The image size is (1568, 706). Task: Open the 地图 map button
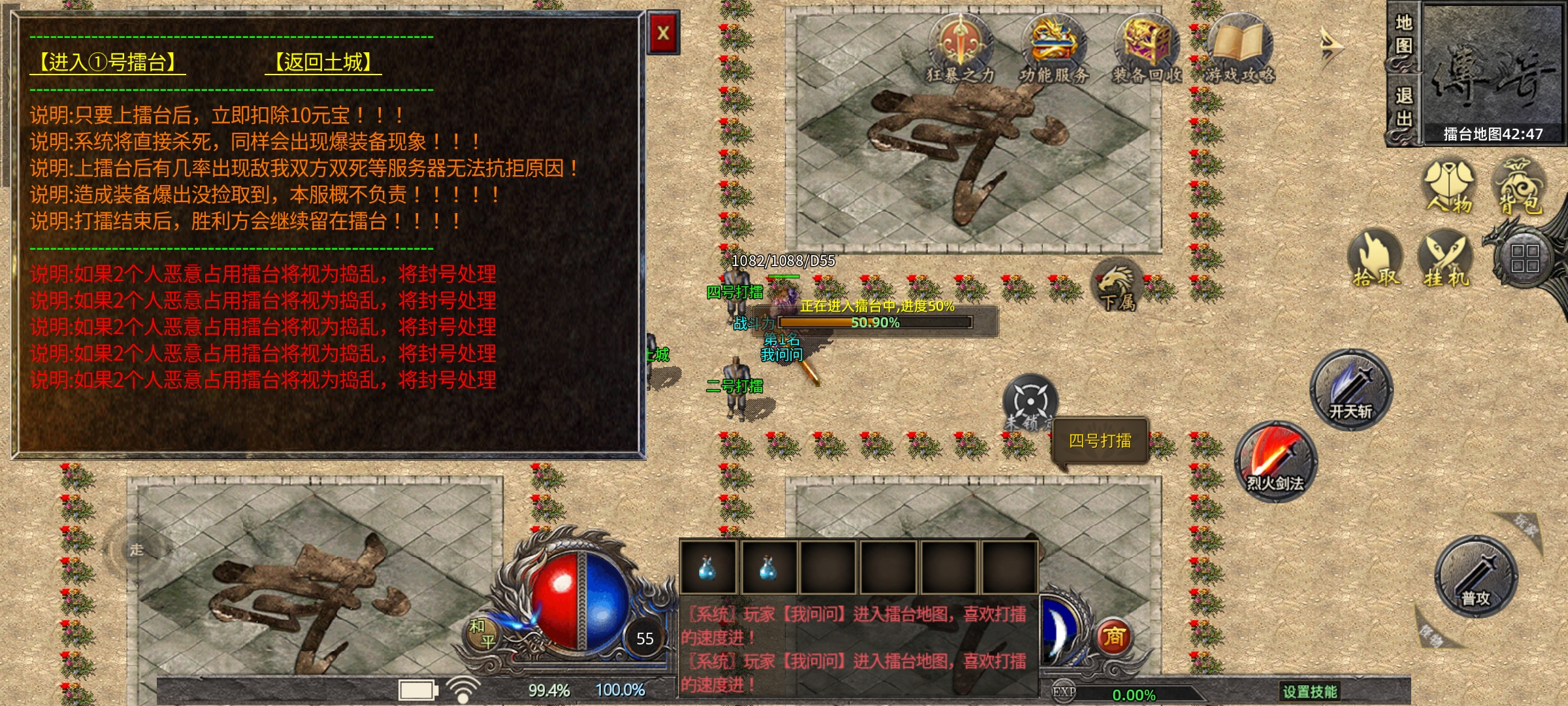[x=1403, y=36]
